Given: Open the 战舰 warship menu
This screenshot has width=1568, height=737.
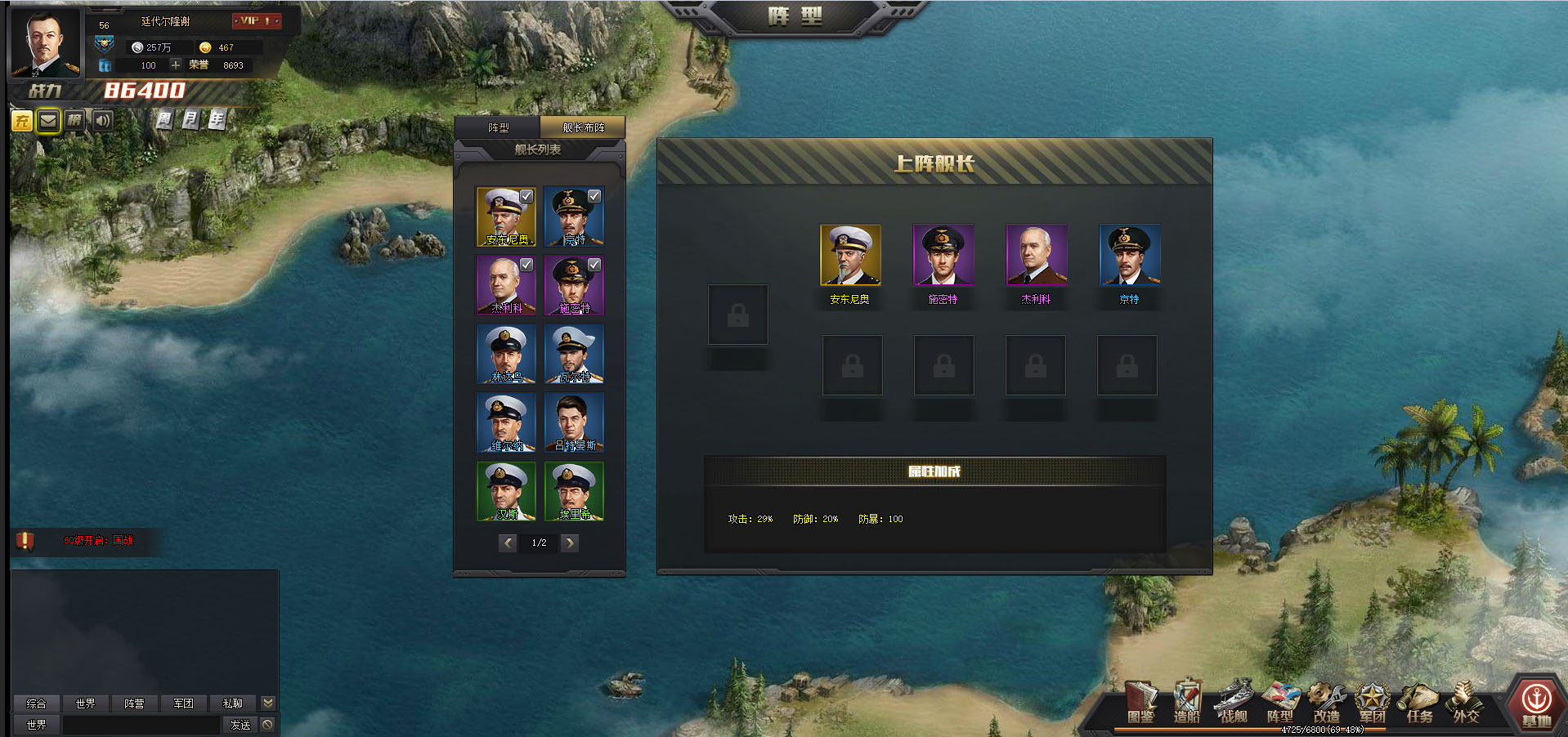Looking at the screenshot, I should (x=1234, y=702).
